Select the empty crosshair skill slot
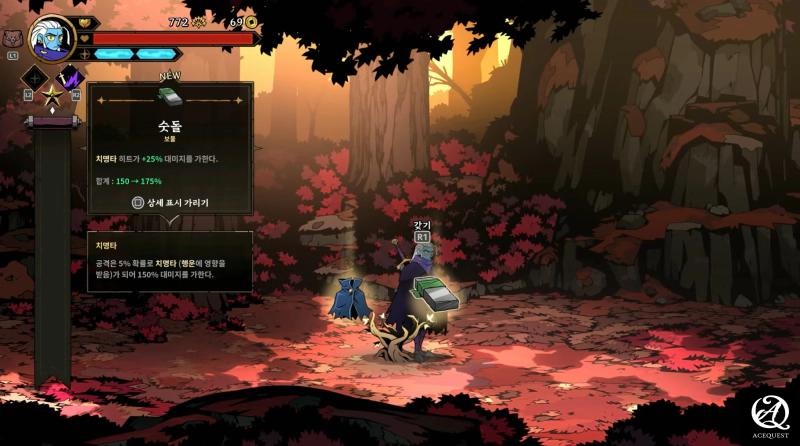Screen dimensions: 800x446 click(x=36, y=78)
